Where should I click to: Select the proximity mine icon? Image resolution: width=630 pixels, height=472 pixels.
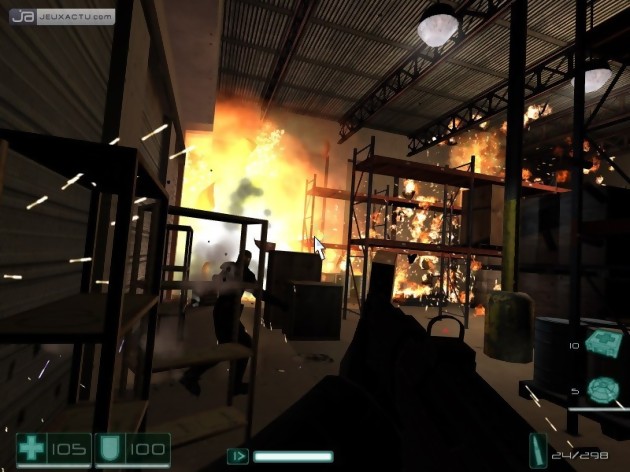click(602, 389)
